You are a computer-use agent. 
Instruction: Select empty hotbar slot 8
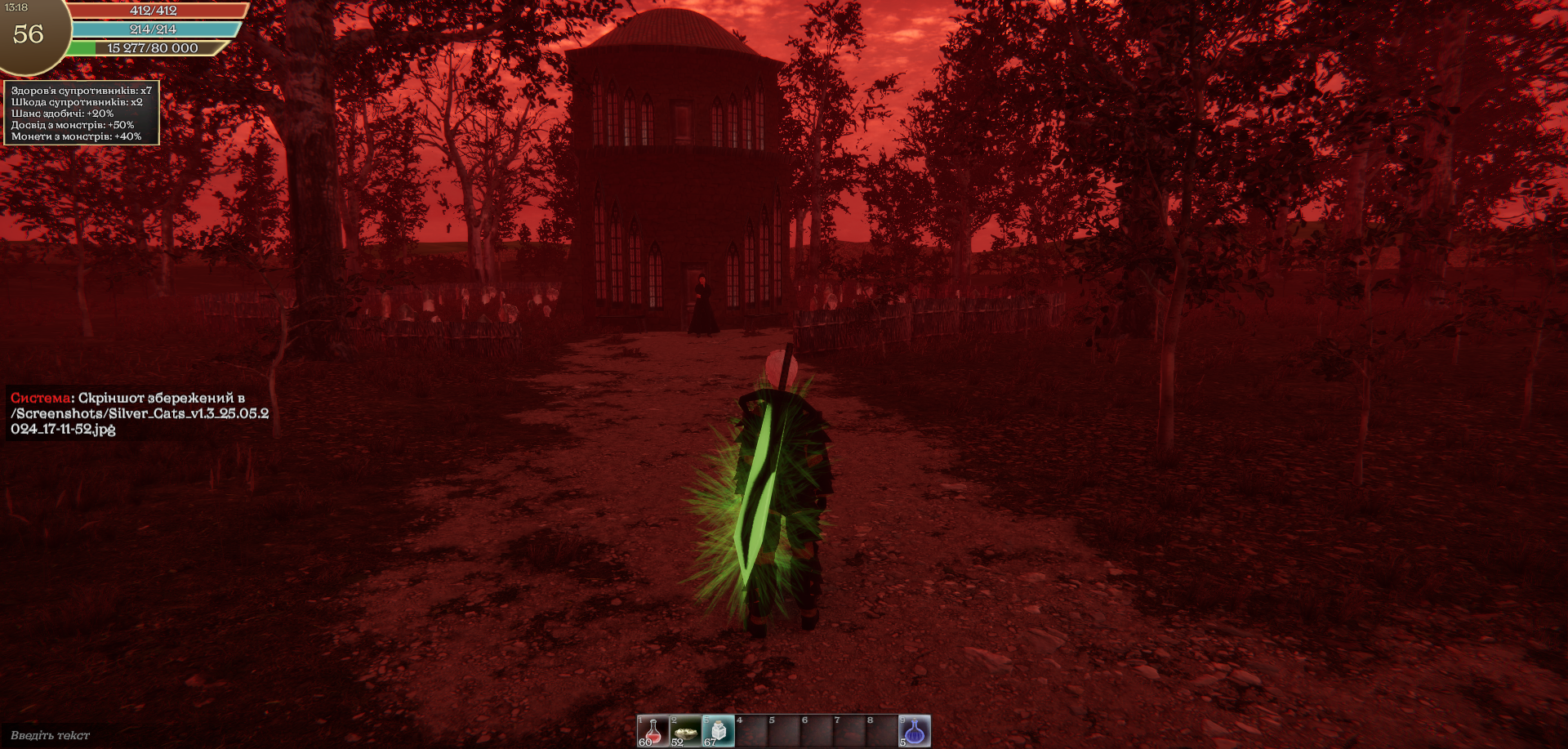tap(882, 731)
